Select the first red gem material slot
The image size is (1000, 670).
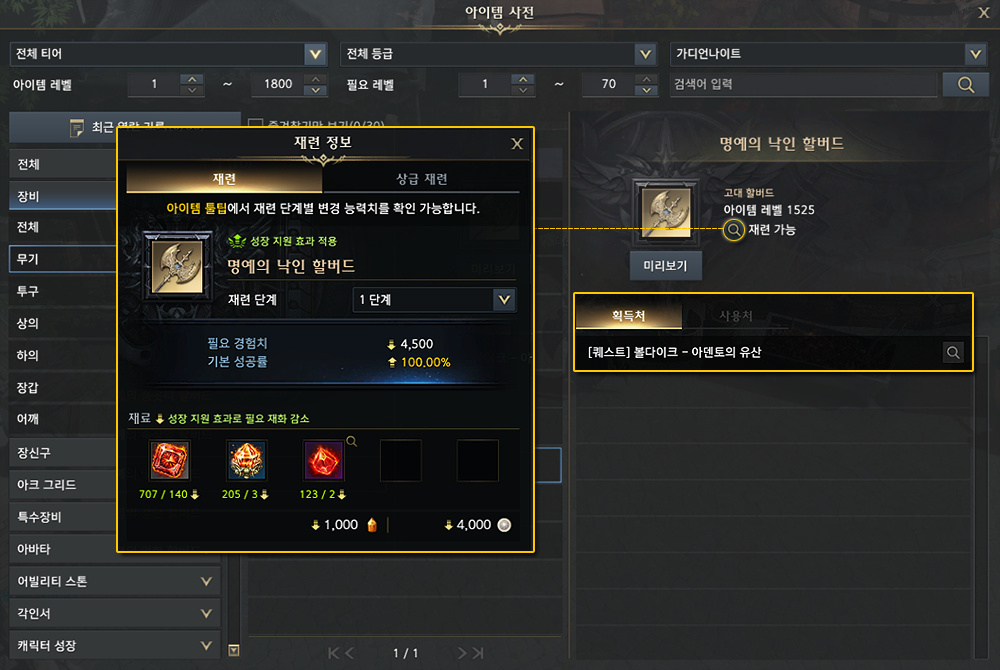pyautogui.click(x=169, y=460)
